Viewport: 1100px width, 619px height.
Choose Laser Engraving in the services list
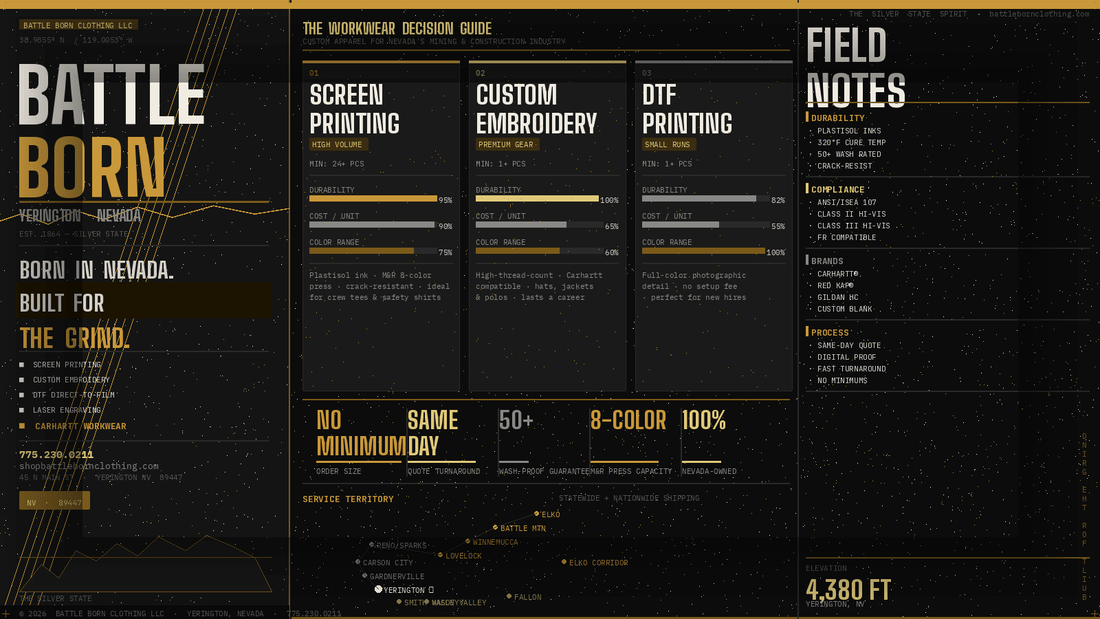coord(67,410)
